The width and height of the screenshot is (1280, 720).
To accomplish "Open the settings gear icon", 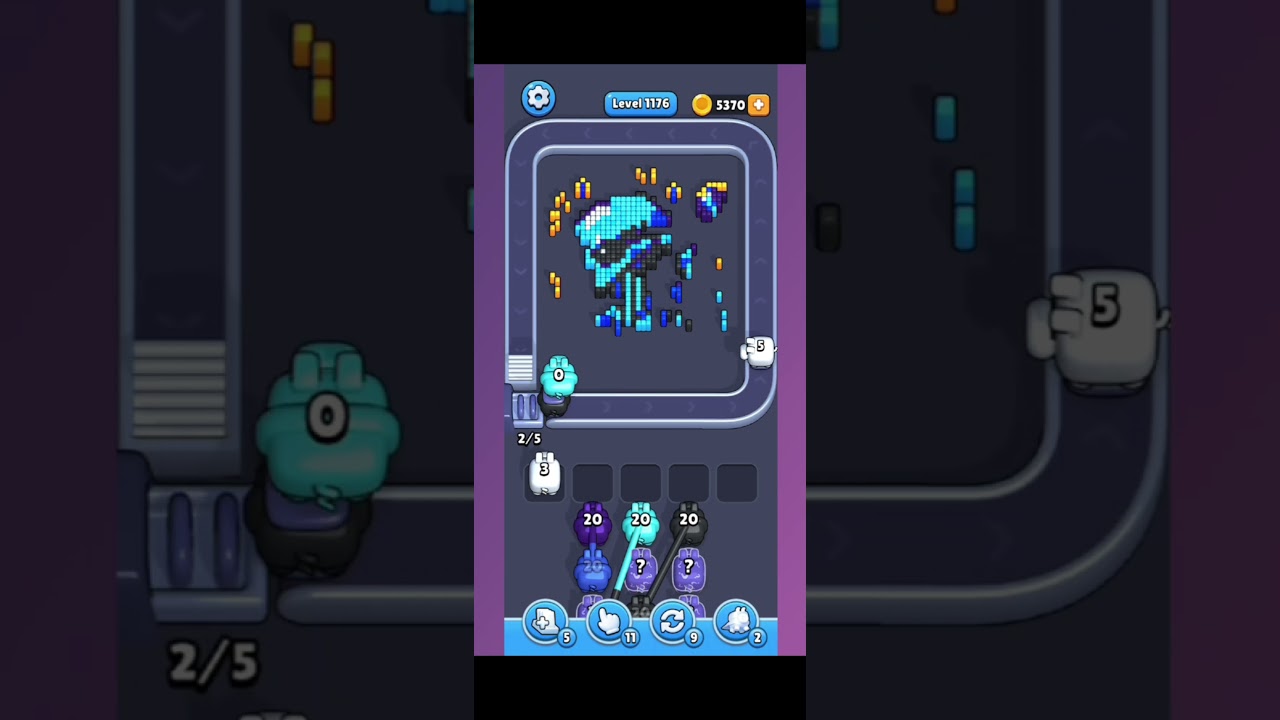I will click(538, 97).
